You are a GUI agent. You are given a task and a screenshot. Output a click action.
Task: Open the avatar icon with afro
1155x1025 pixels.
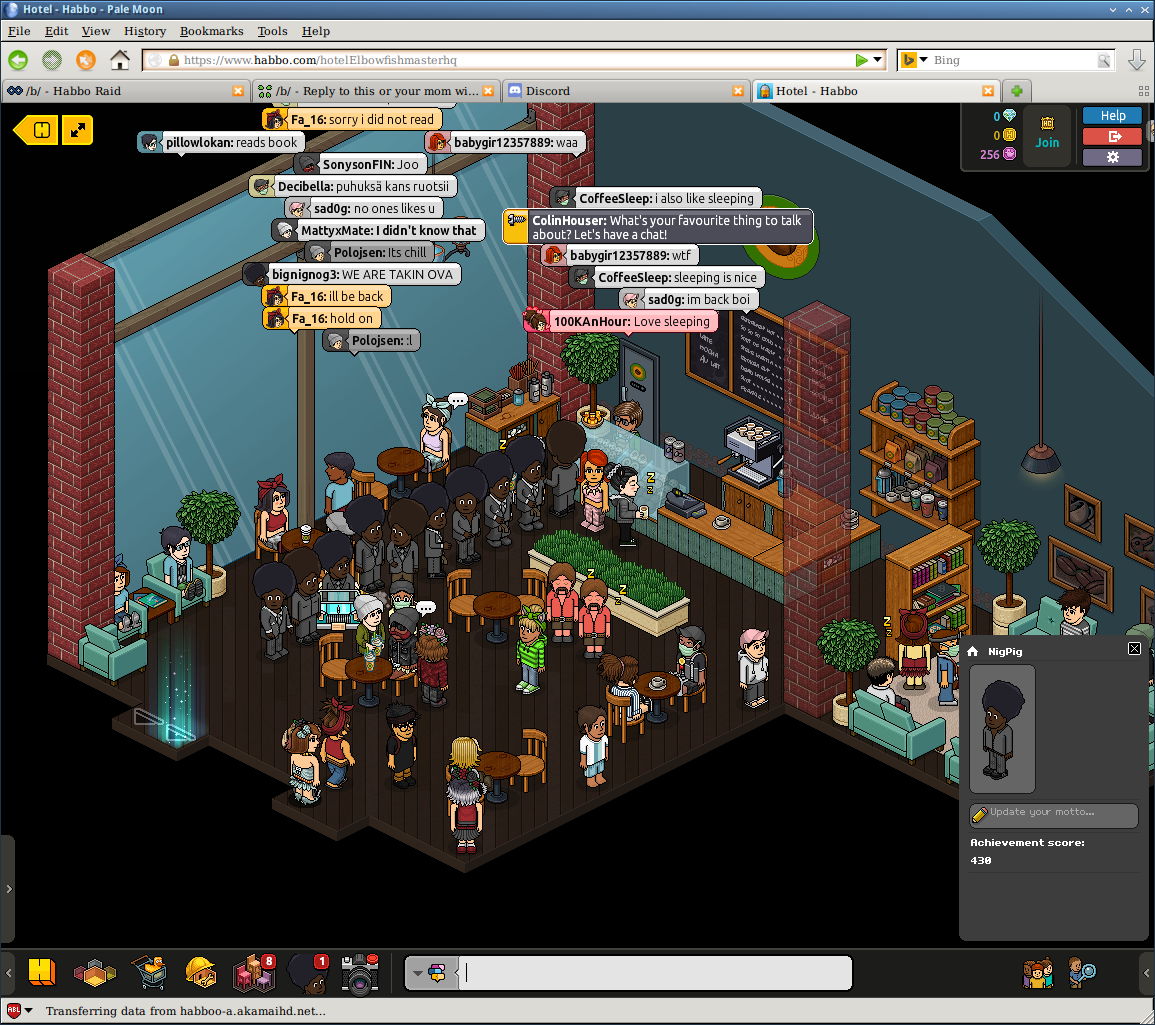[x=305, y=972]
